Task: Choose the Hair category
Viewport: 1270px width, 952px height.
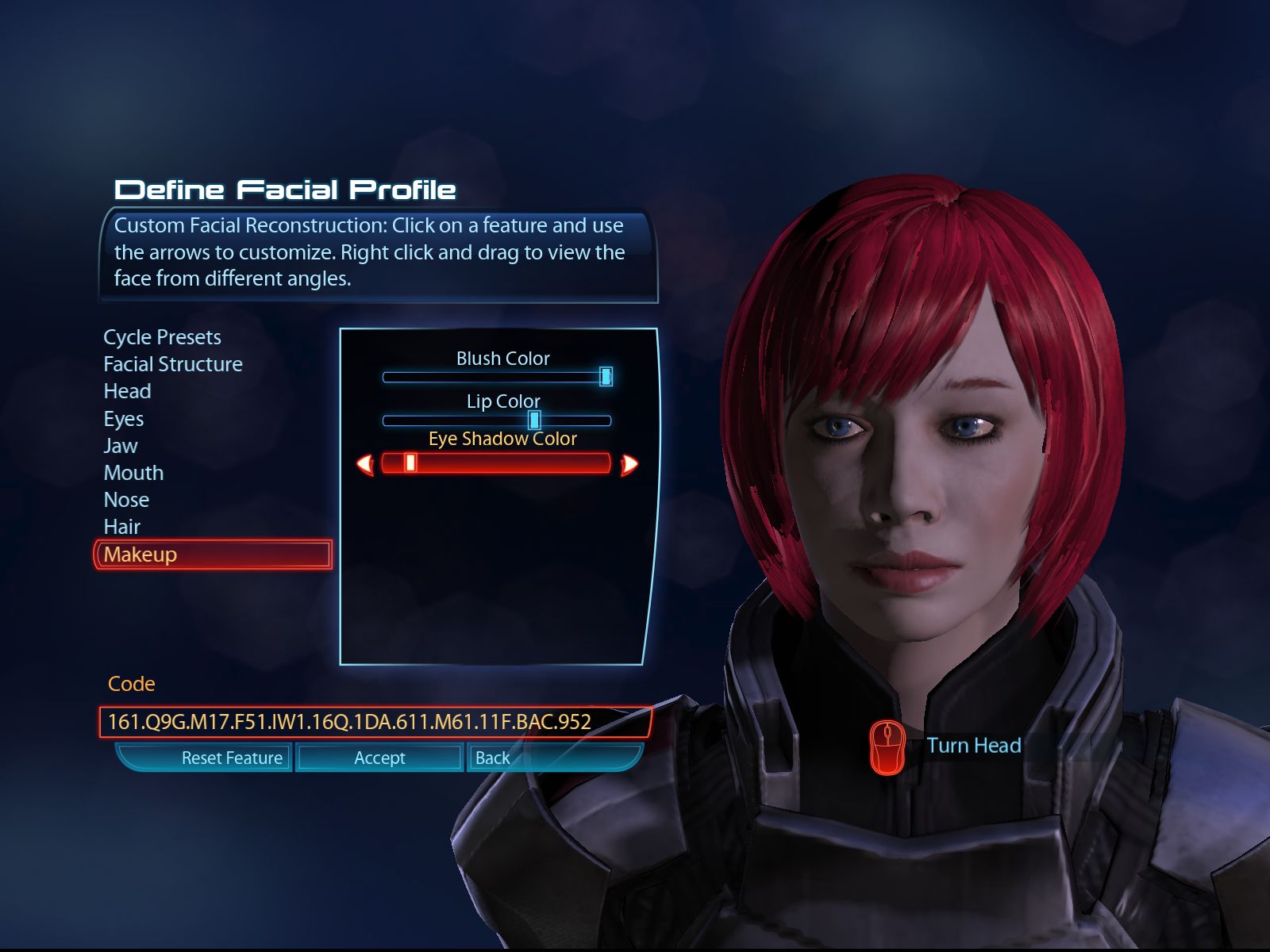Action: 121,527
